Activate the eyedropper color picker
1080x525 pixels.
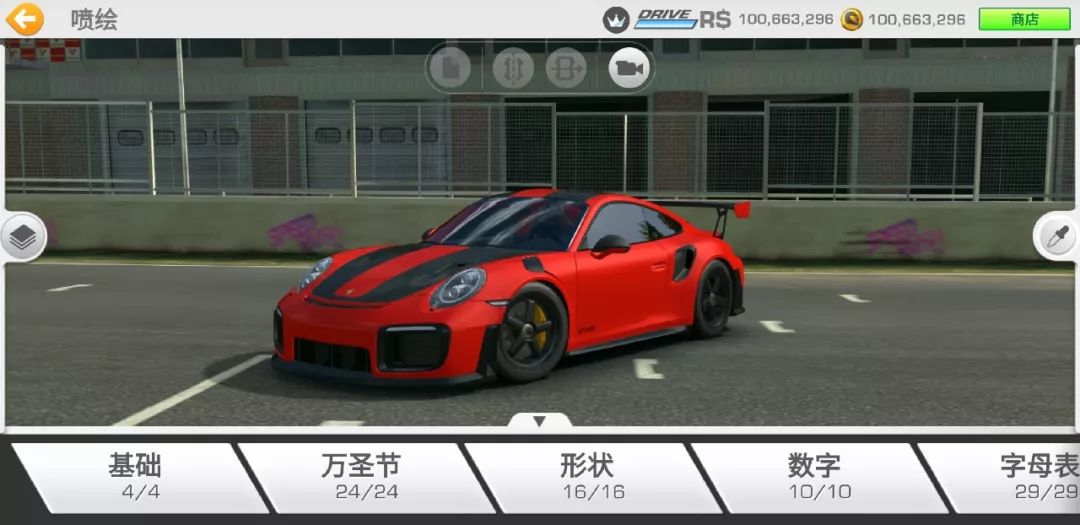(1058, 237)
